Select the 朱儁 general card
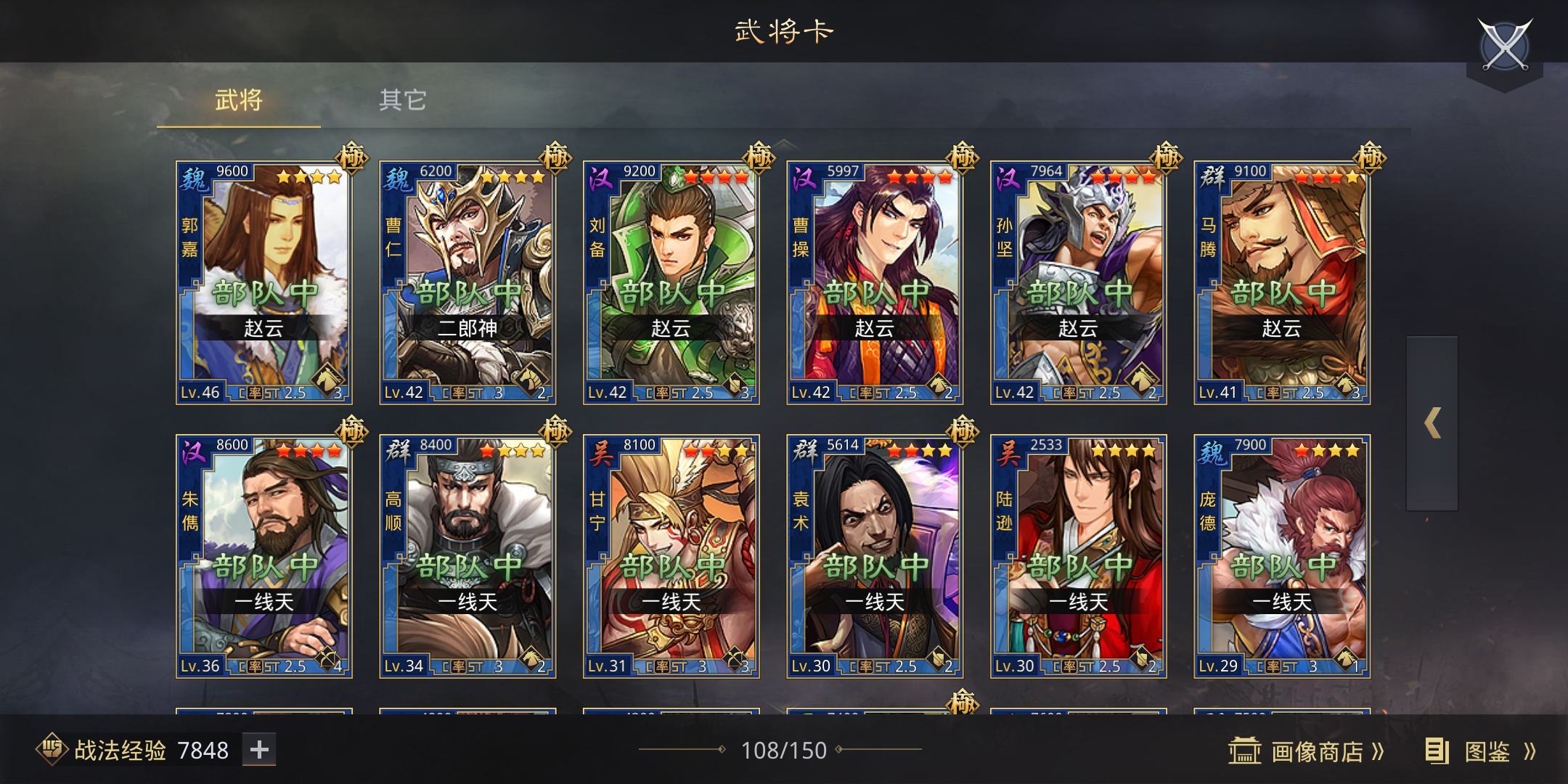The height and width of the screenshot is (784, 1568). [x=264, y=555]
